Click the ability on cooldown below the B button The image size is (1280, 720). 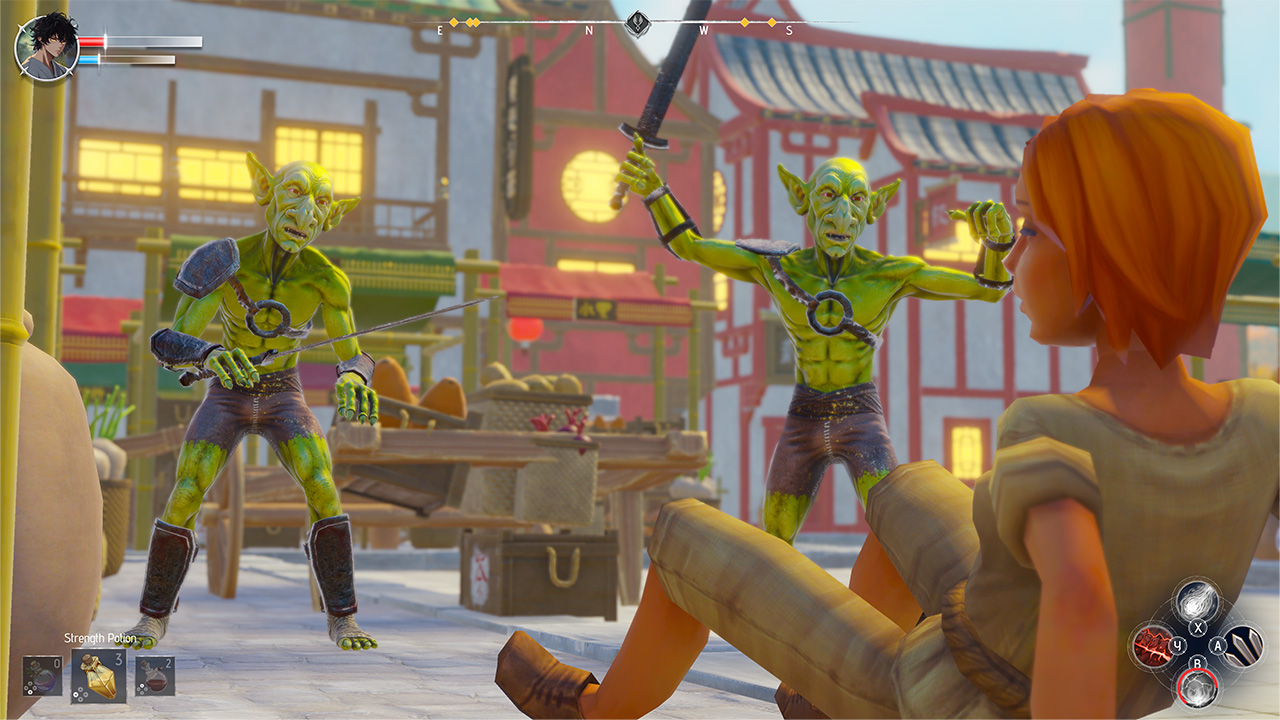[x=1198, y=688]
